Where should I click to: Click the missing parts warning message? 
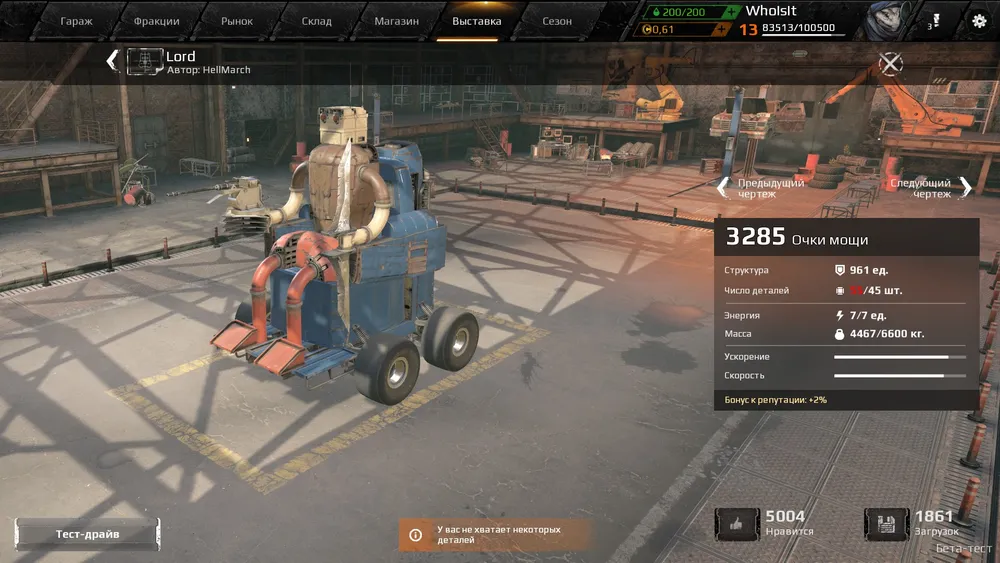point(497,534)
